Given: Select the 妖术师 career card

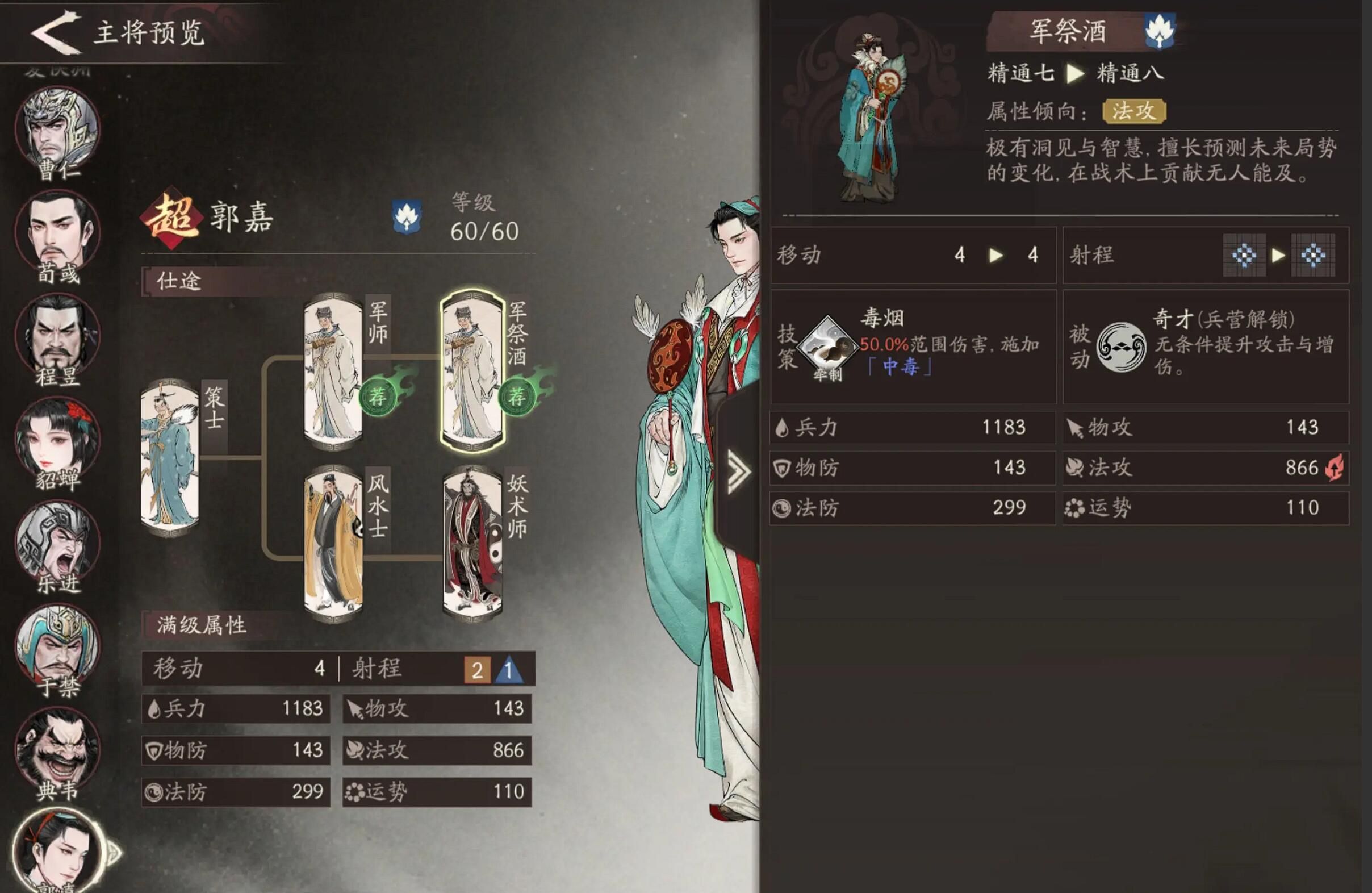Looking at the screenshot, I should 472,543.
